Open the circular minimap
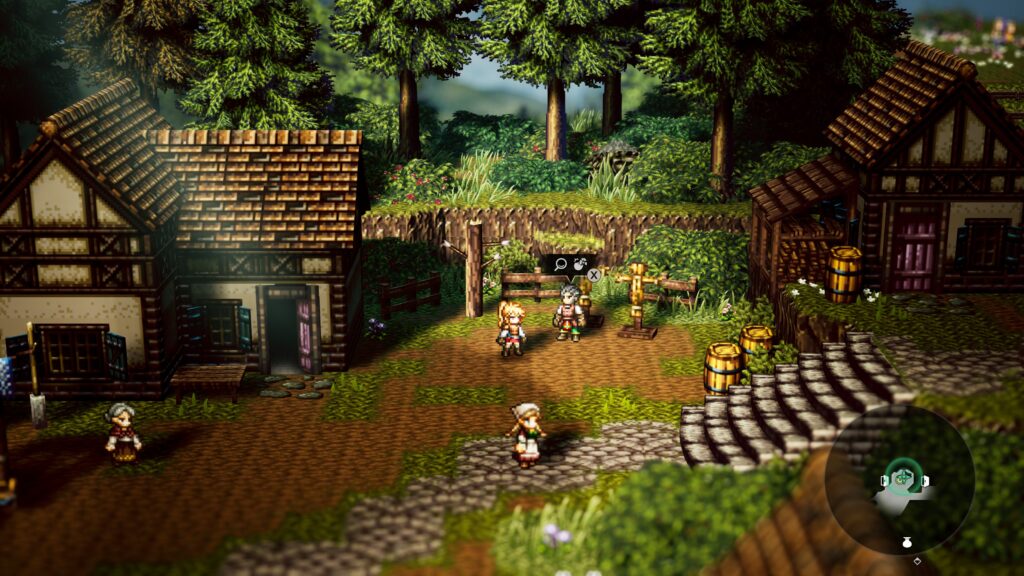Viewport: 1024px width, 576px height. click(900, 480)
